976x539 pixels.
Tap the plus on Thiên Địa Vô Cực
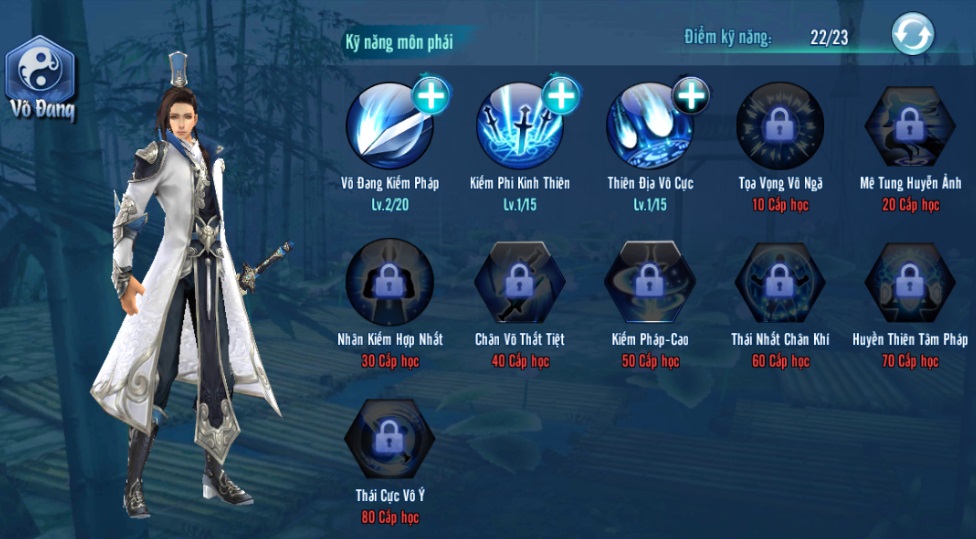pos(691,95)
